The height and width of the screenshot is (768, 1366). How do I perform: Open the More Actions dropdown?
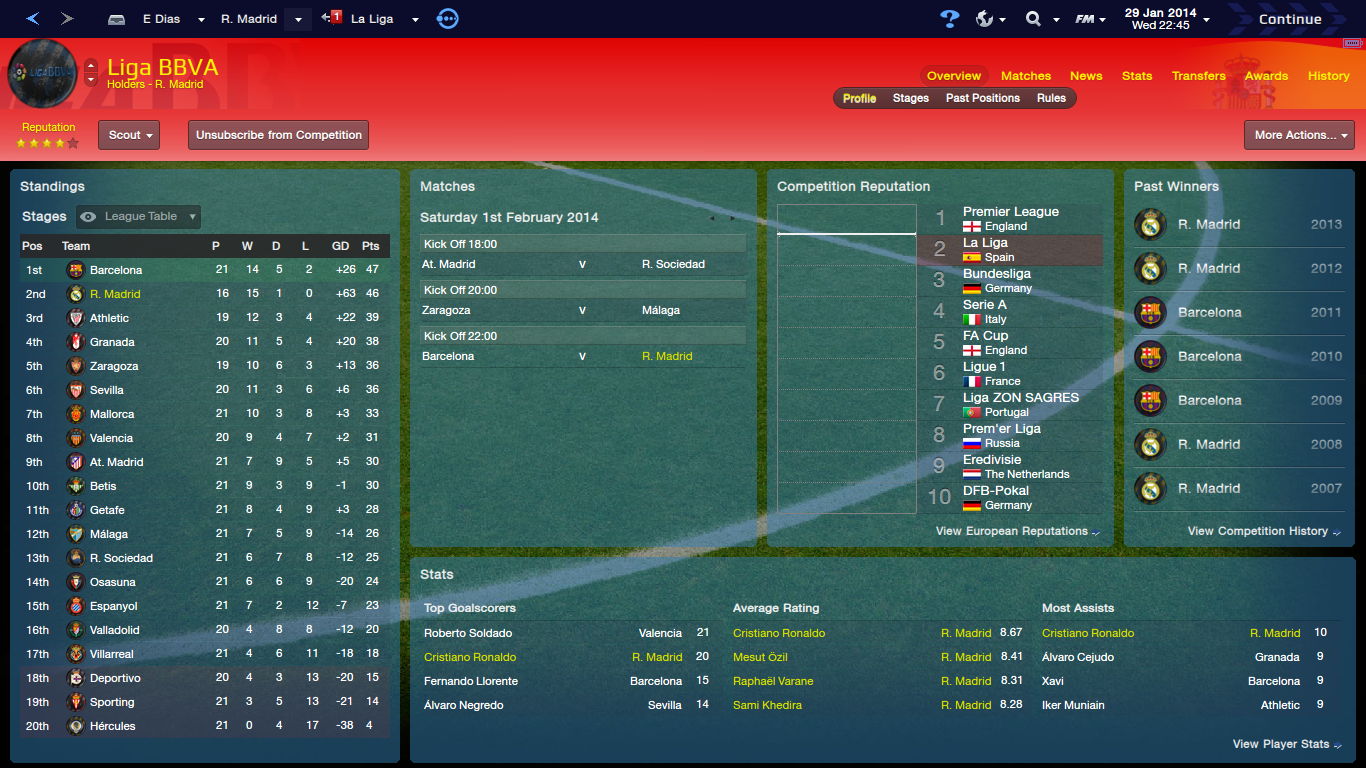click(x=1298, y=134)
